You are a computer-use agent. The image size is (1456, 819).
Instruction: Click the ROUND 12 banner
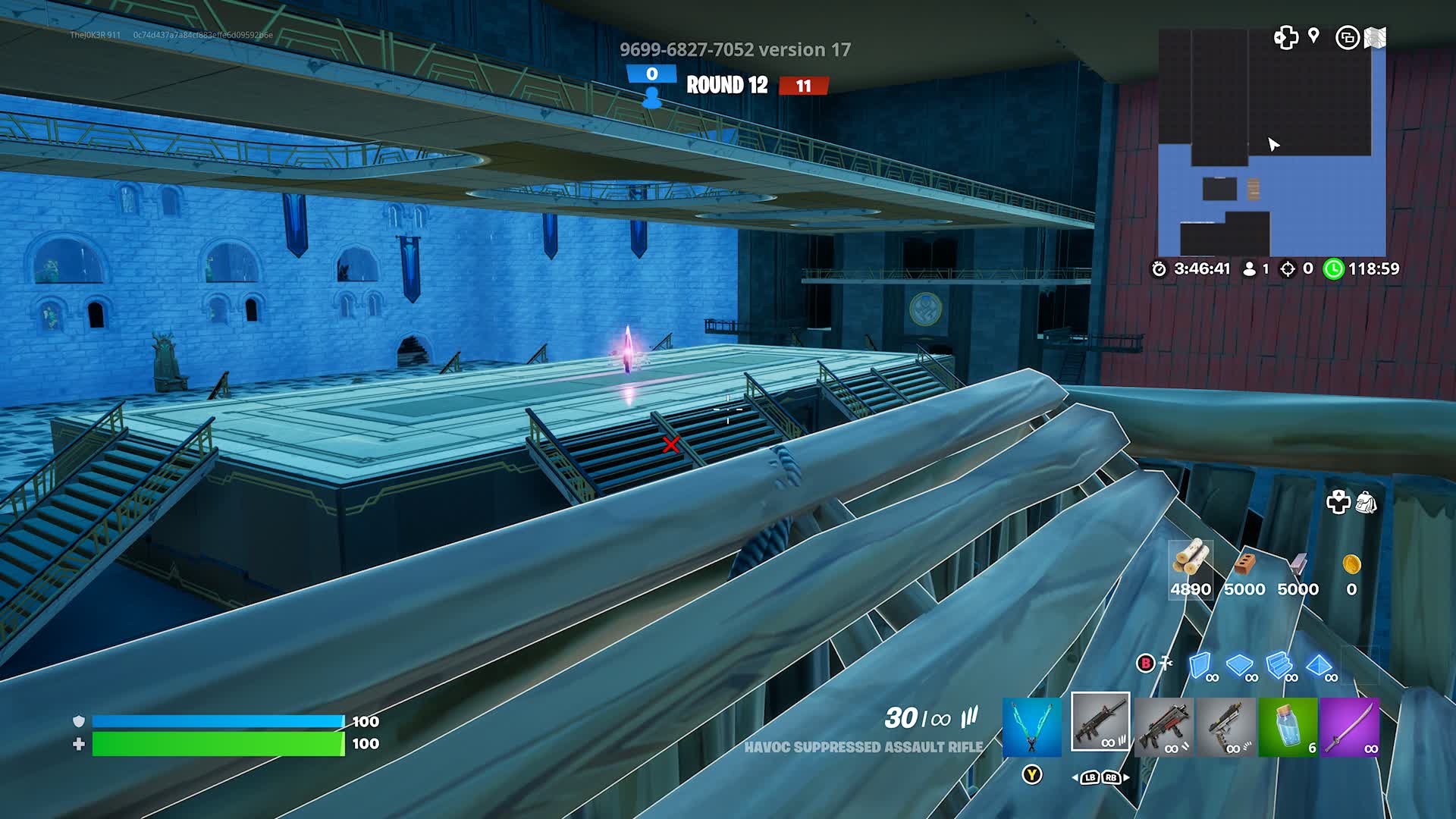tap(727, 86)
